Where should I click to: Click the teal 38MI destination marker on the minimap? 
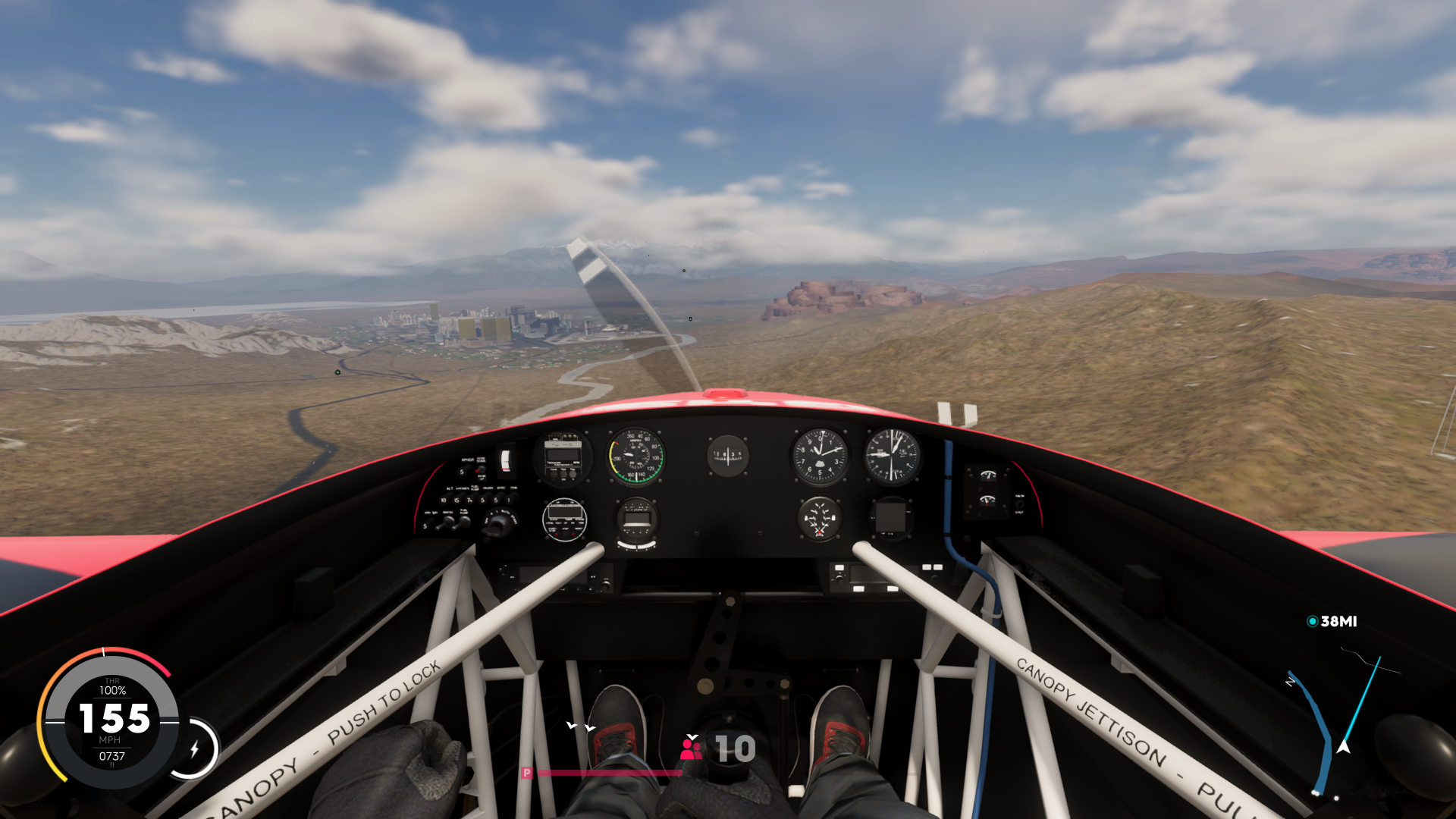[x=1333, y=620]
